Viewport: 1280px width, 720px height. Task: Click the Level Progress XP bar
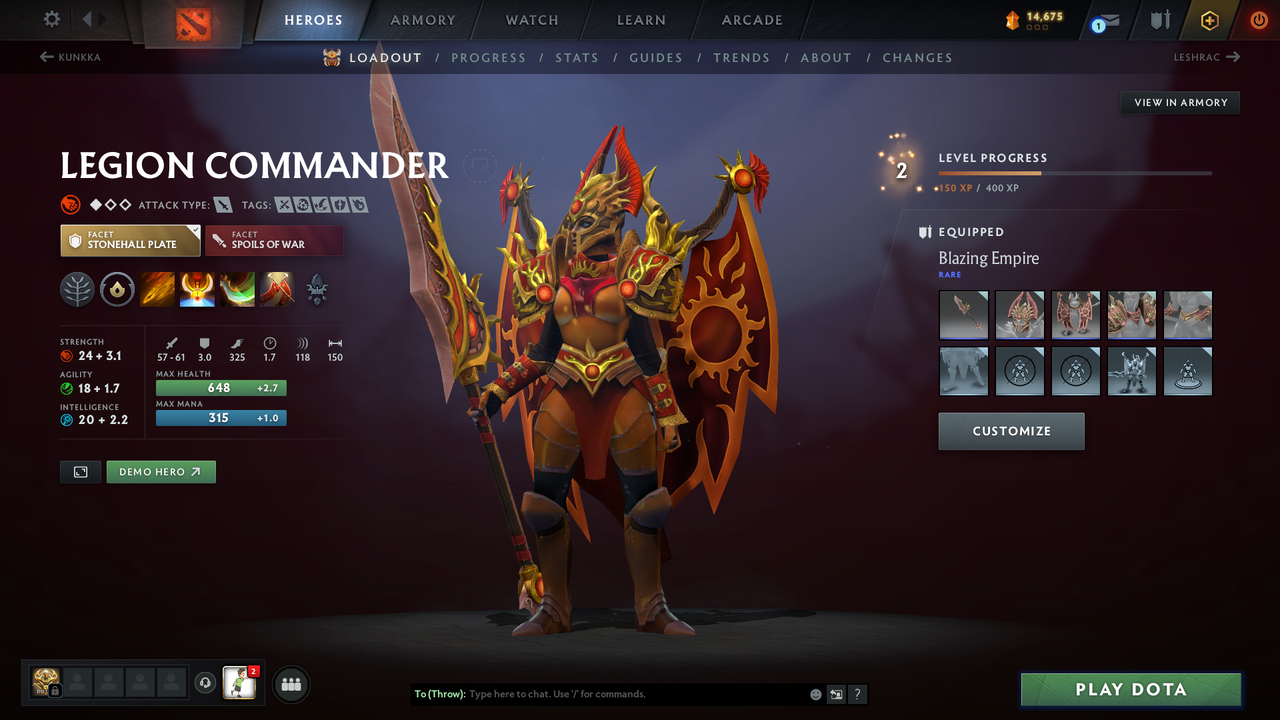[x=1075, y=172]
